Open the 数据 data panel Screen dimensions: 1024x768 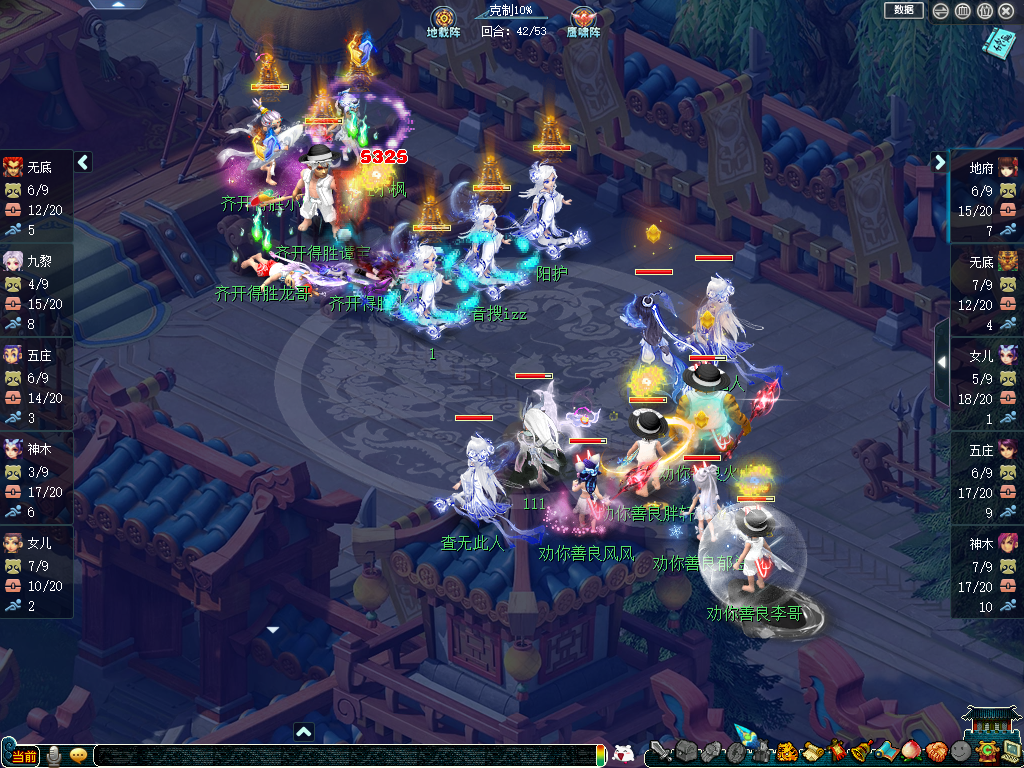tap(903, 10)
